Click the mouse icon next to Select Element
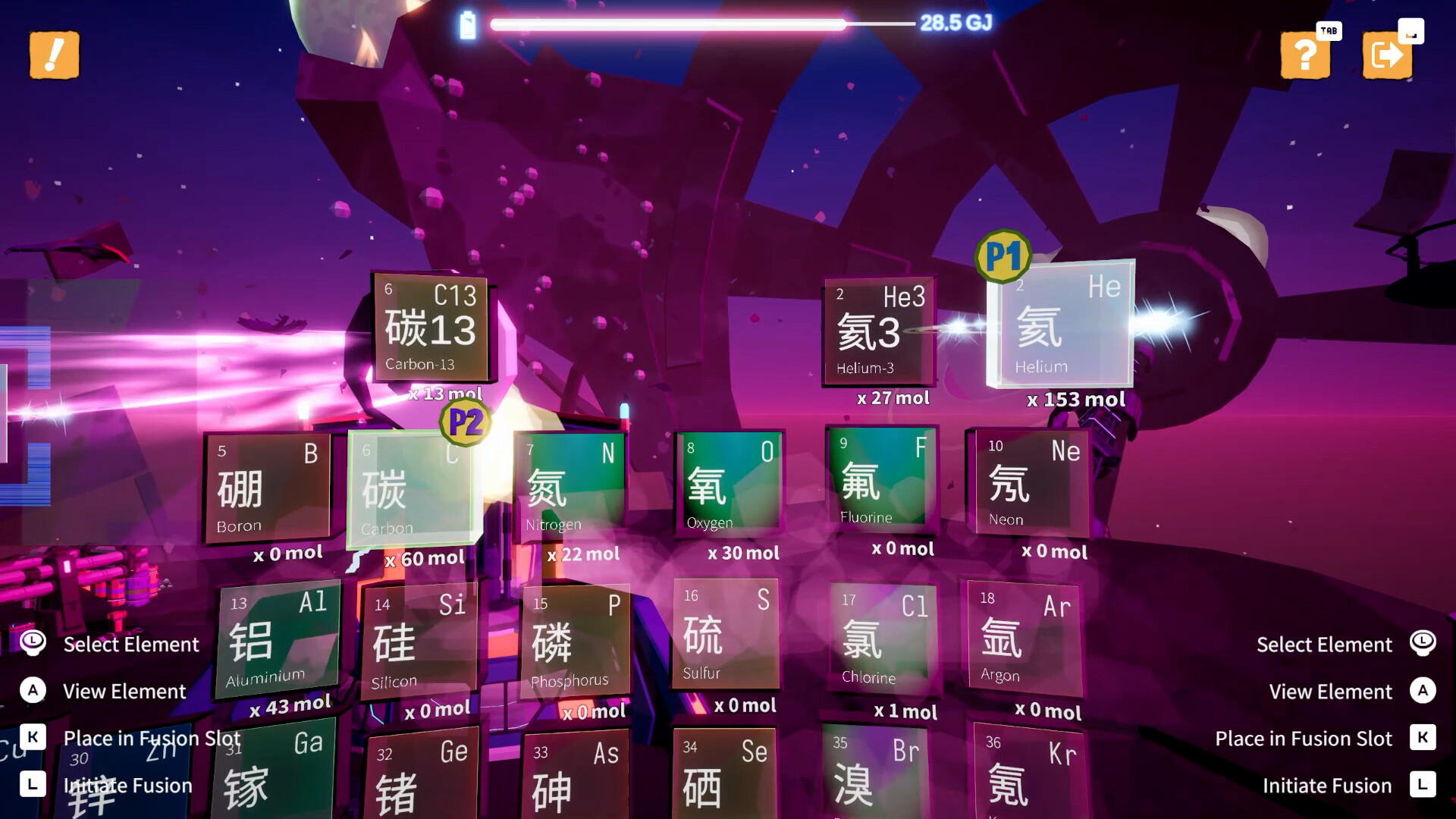1456x819 pixels. [30, 643]
